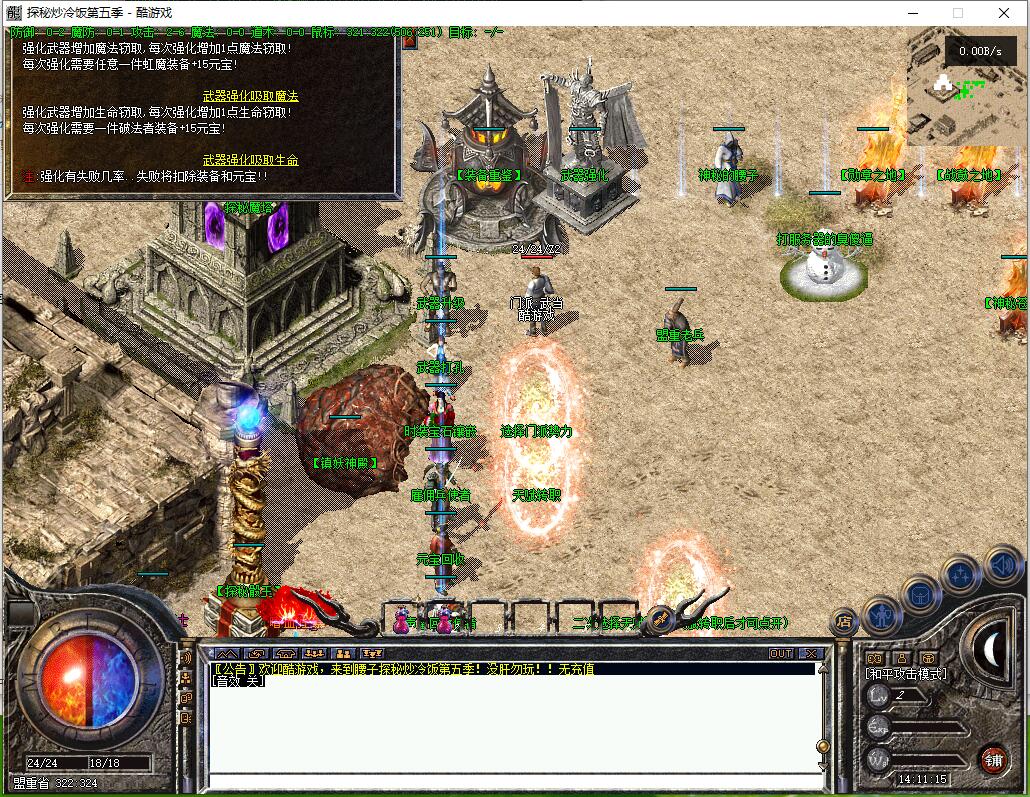Choose the 武器强化吸取生命 dialogue link
The width and height of the screenshot is (1030, 797).
coord(250,160)
